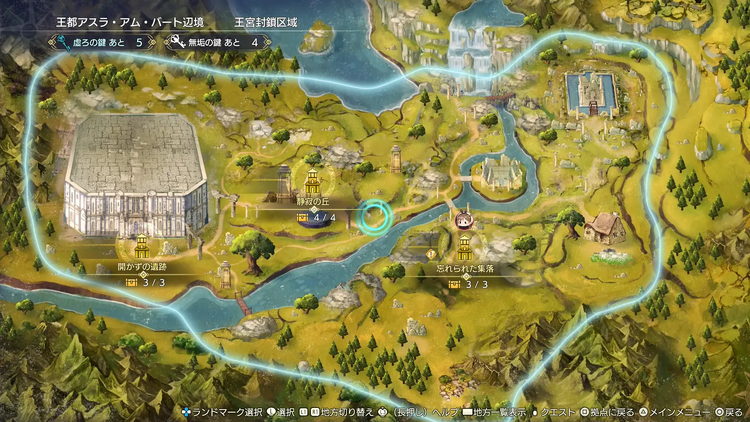Click the party character portrait marker
This screenshot has width=750, height=422.
click(x=463, y=220)
